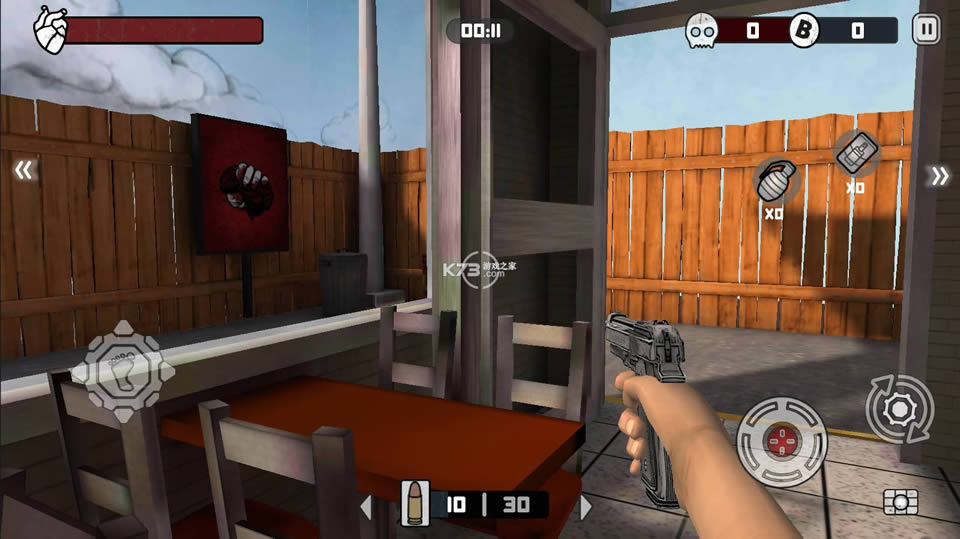Switch to next weapon with right triangle
The width and height of the screenshot is (960, 539).
[x=586, y=507]
